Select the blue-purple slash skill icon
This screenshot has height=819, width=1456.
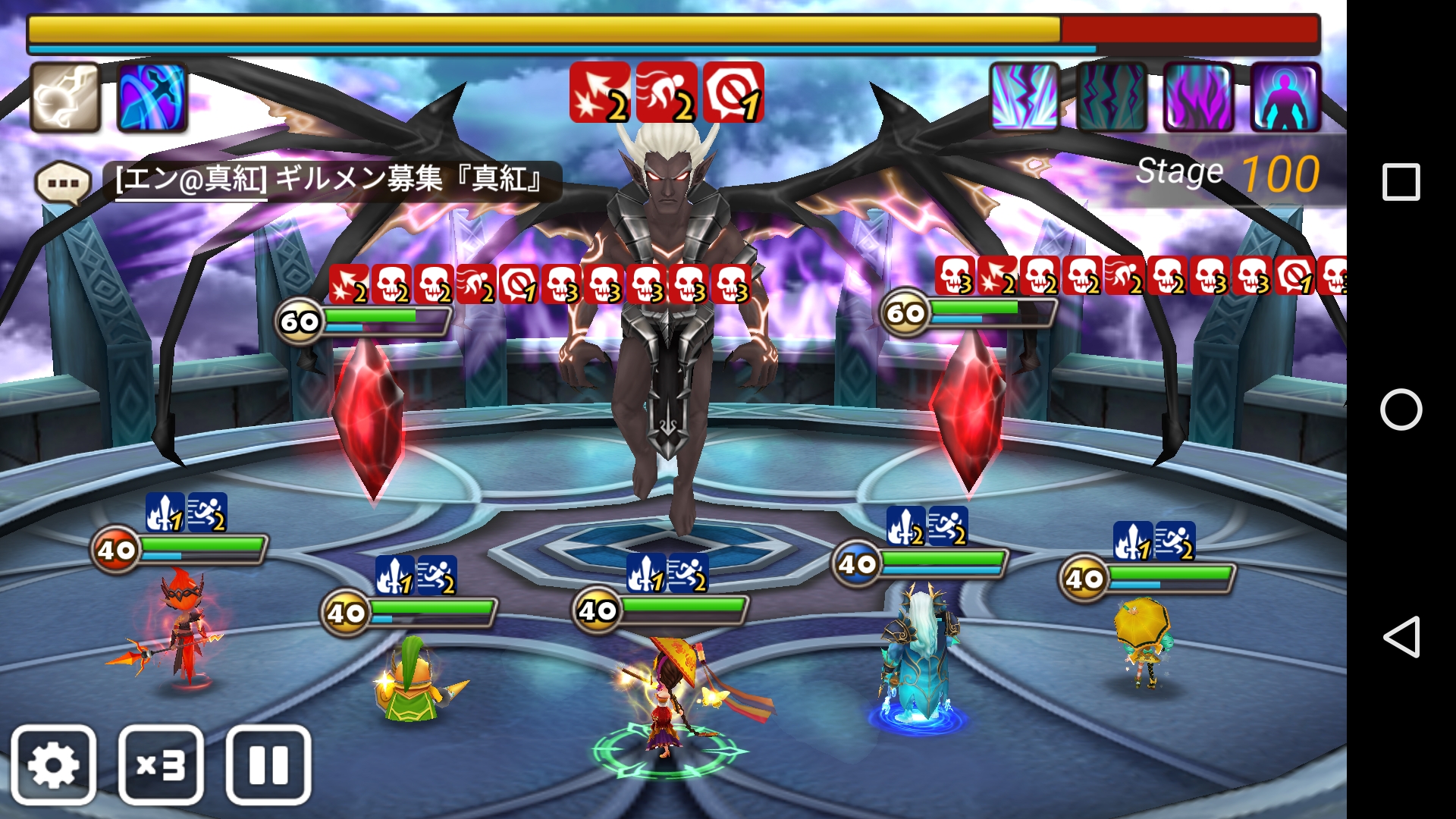point(152,98)
